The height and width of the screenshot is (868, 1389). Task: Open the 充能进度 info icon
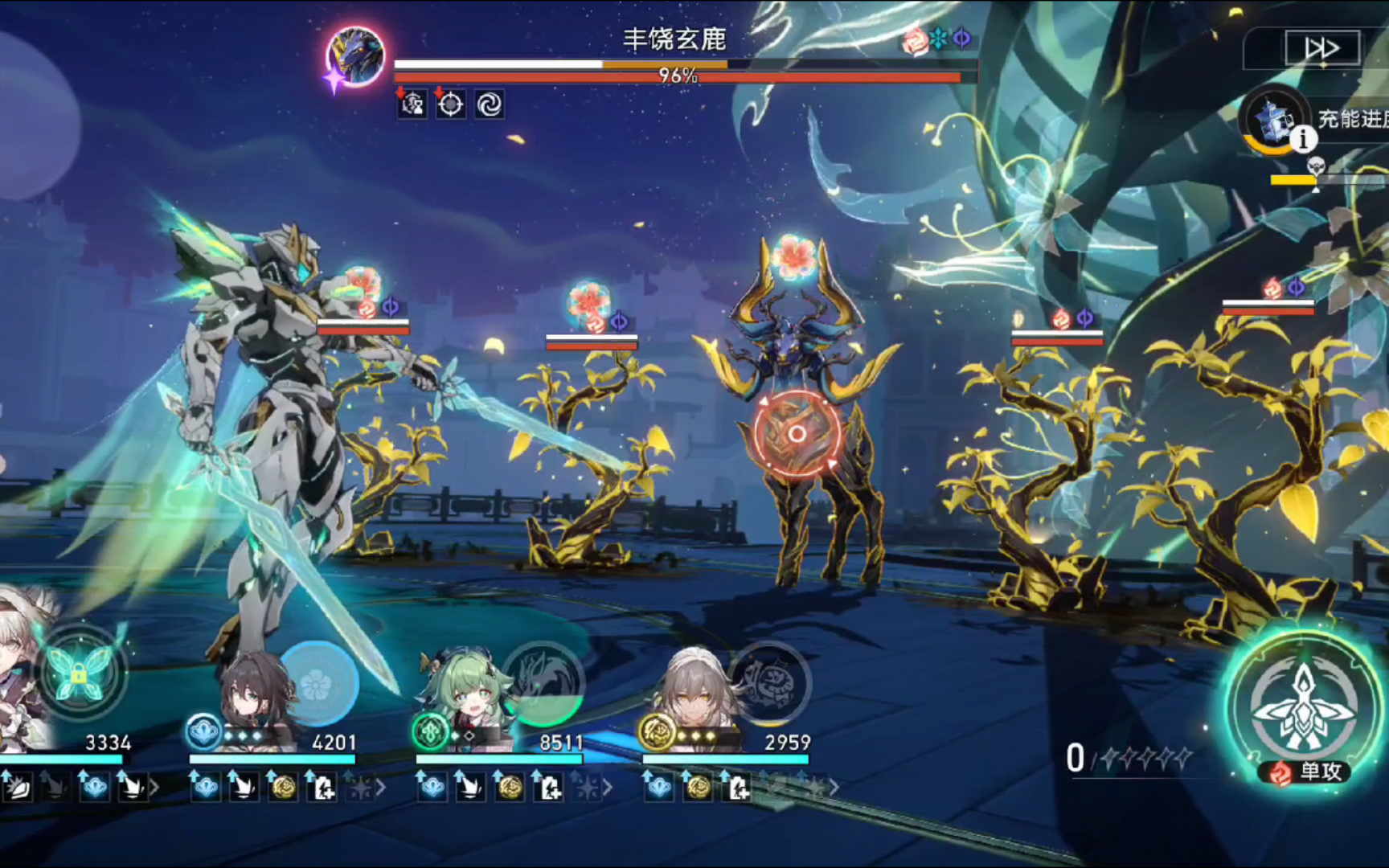click(x=1303, y=140)
